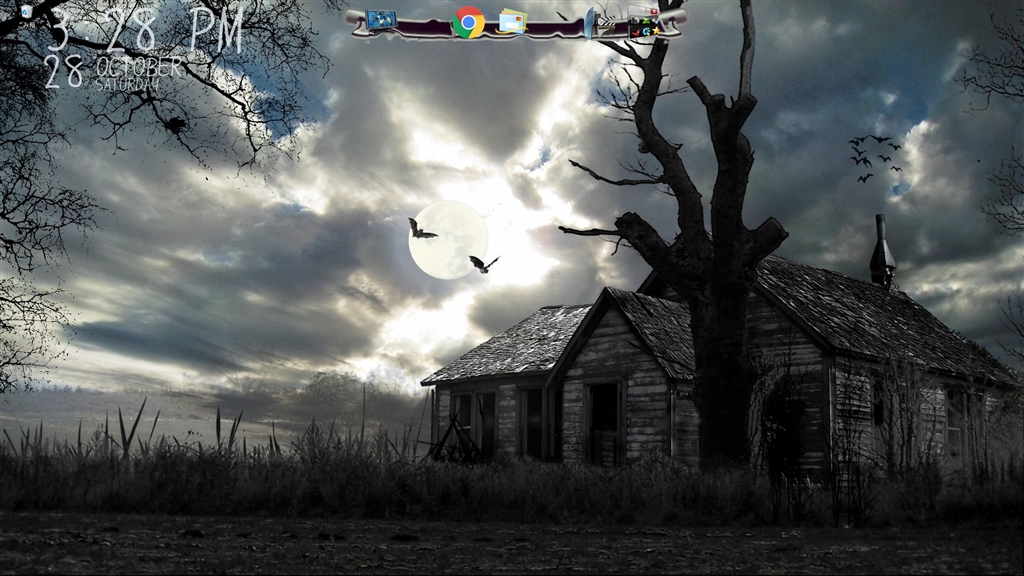This screenshot has width=1024, height=576.
Task: Open the computer monitor dock icon
Action: [x=381, y=20]
